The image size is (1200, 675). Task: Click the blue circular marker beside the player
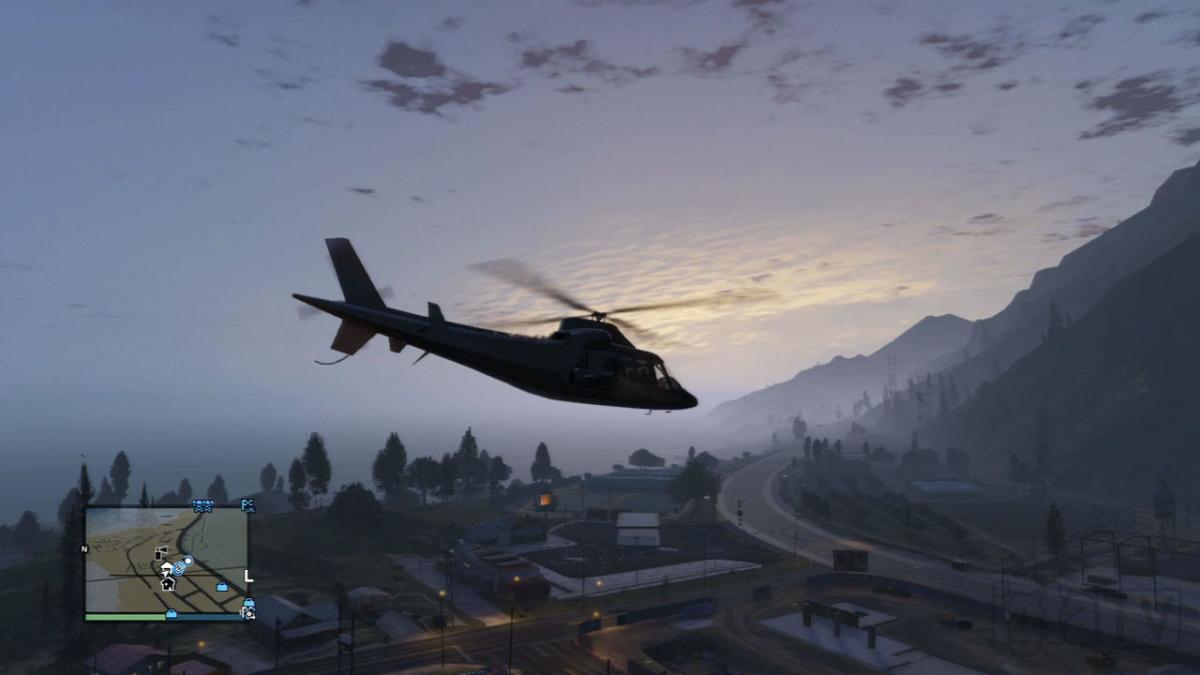pyautogui.click(x=179, y=568)
